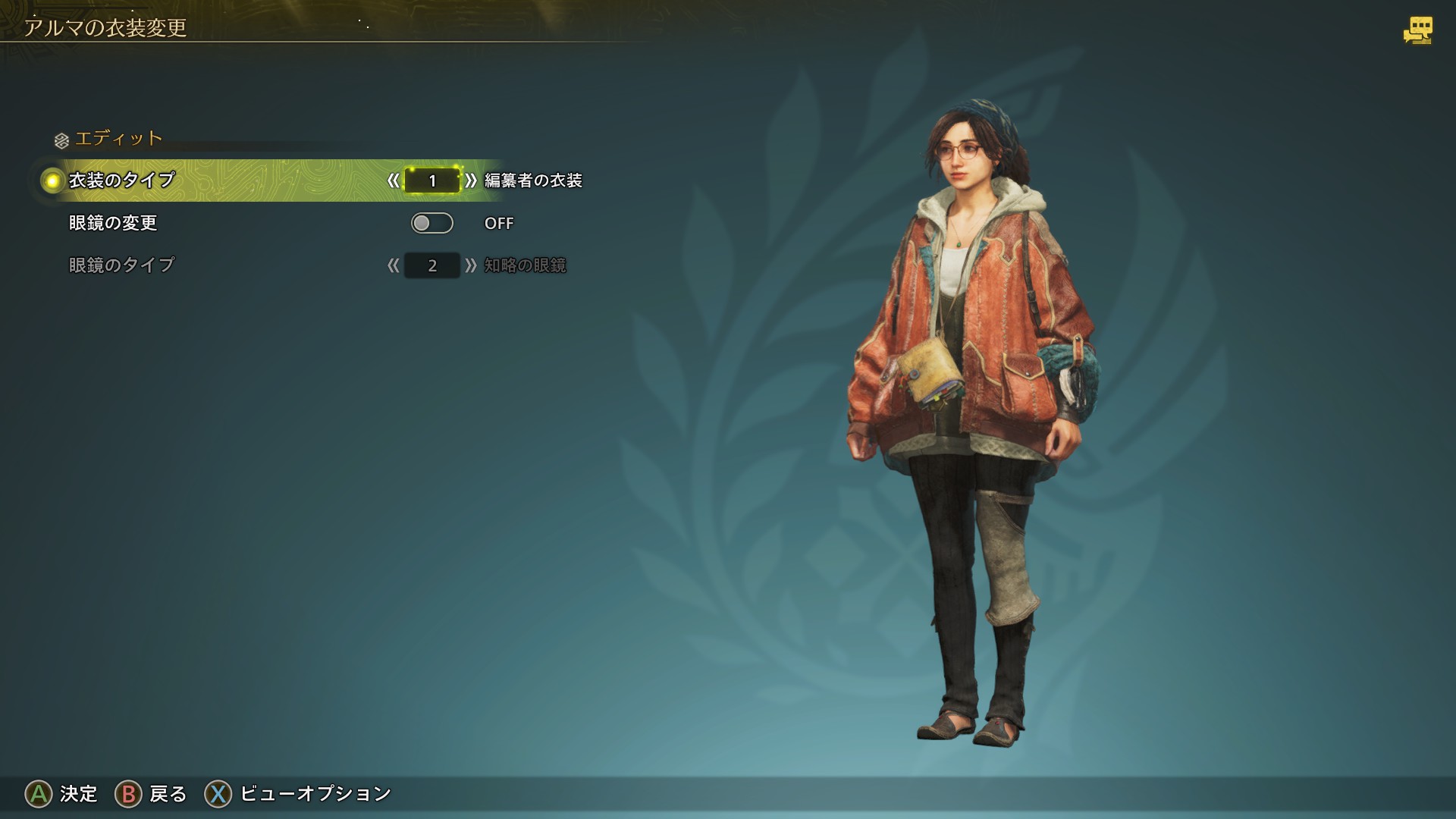Open the yellow chat icon
This screenshot has width=1456, height=819.
click(x=1417, y=30)
